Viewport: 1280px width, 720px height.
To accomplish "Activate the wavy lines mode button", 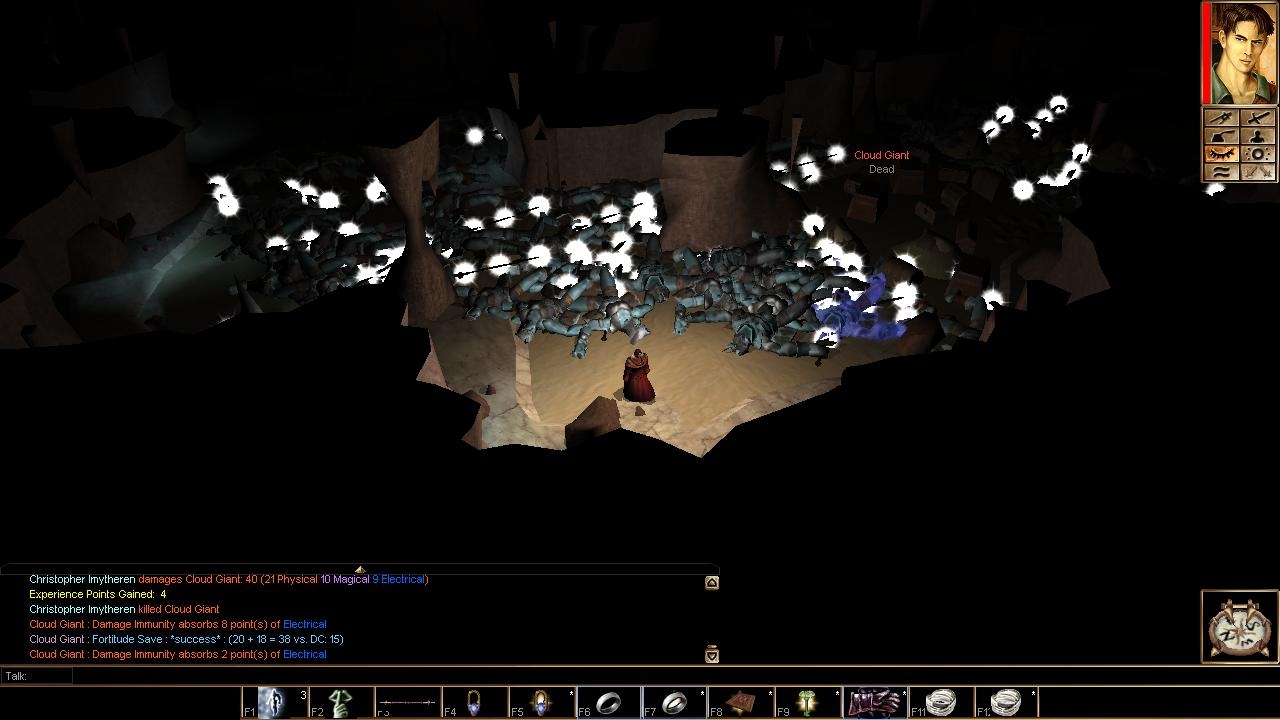I will (x=1222, y=172).
